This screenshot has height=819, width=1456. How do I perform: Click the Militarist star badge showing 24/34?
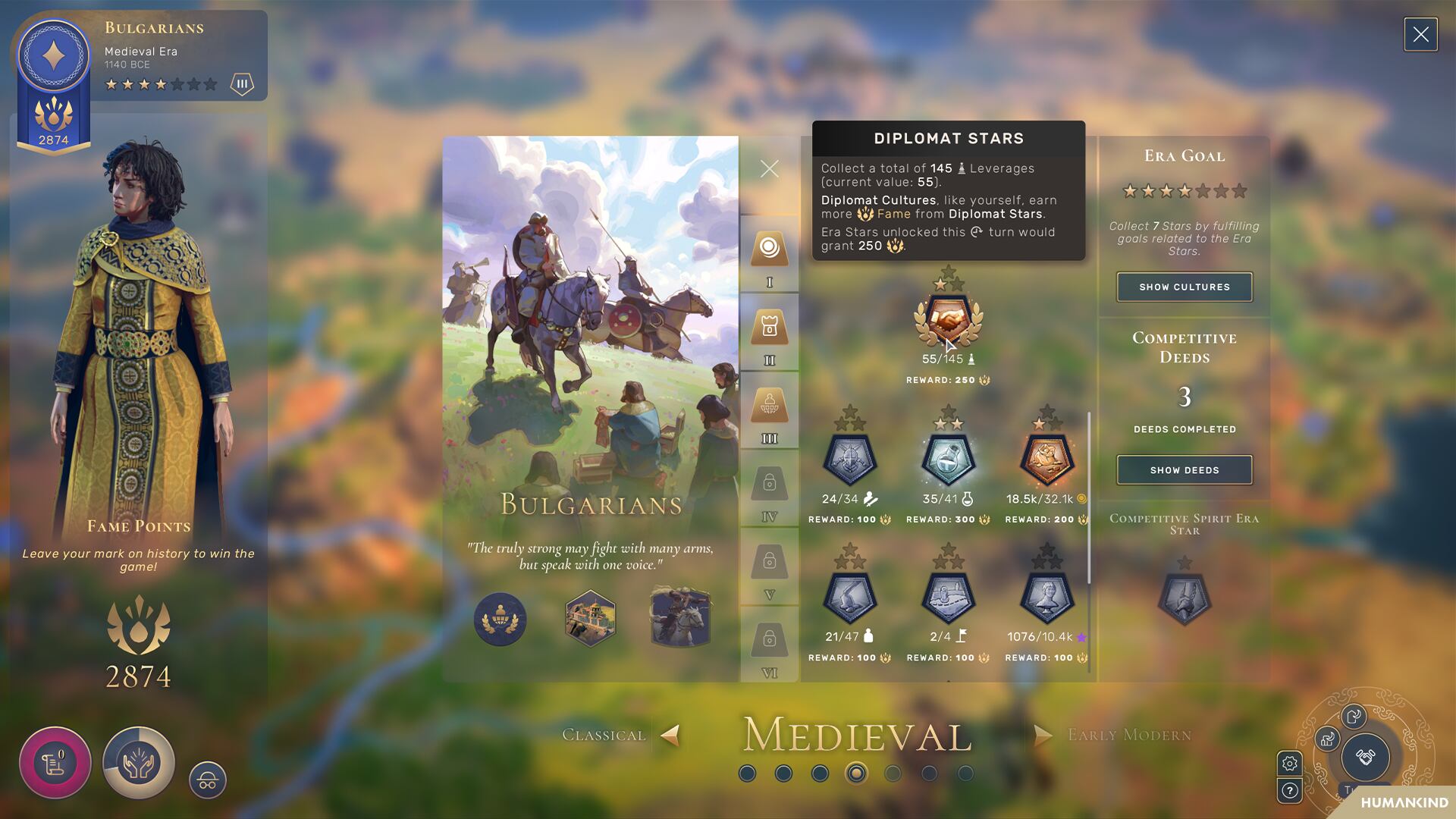point(849,460)
